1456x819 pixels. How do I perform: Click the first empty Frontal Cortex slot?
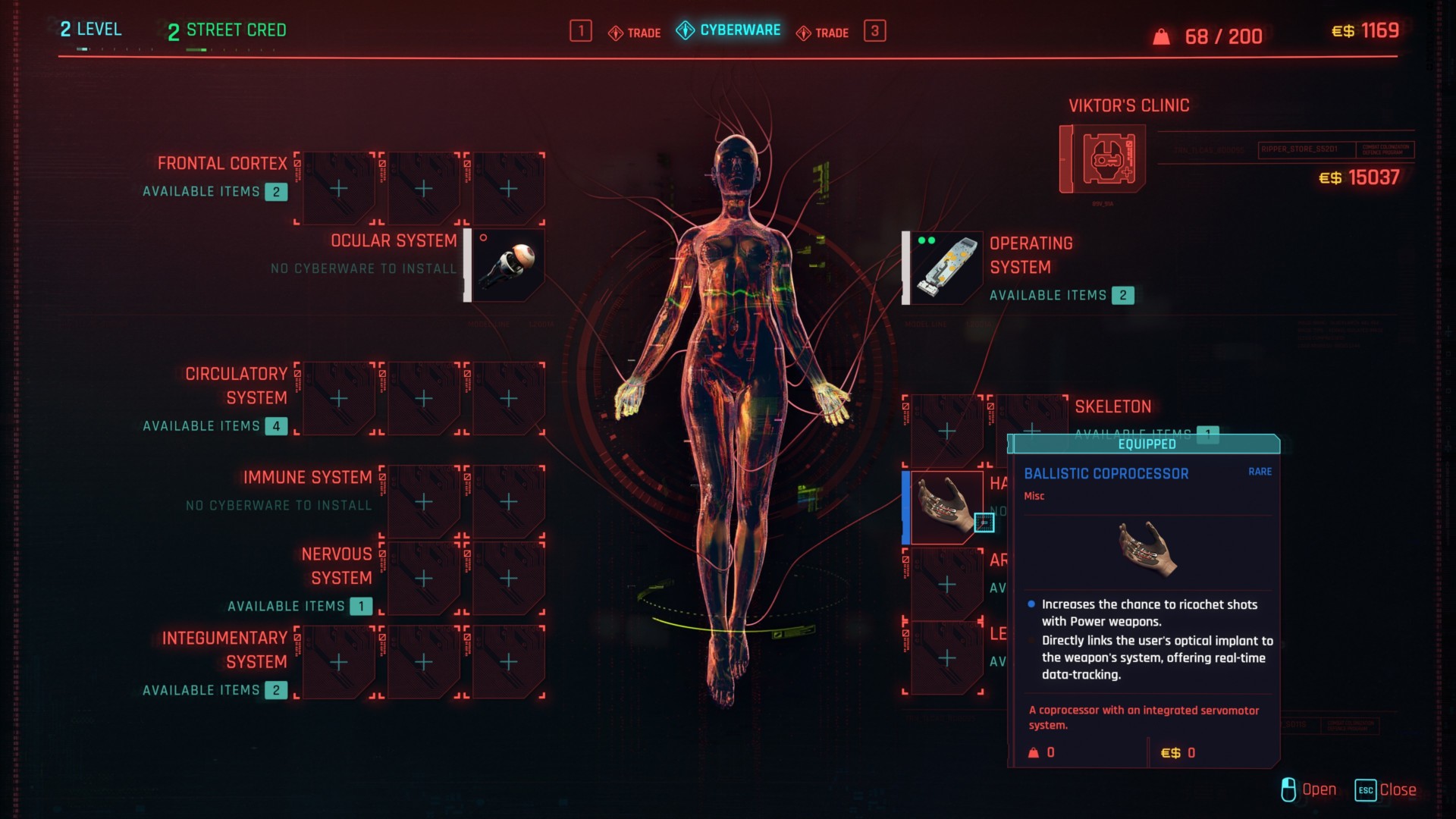337,188
